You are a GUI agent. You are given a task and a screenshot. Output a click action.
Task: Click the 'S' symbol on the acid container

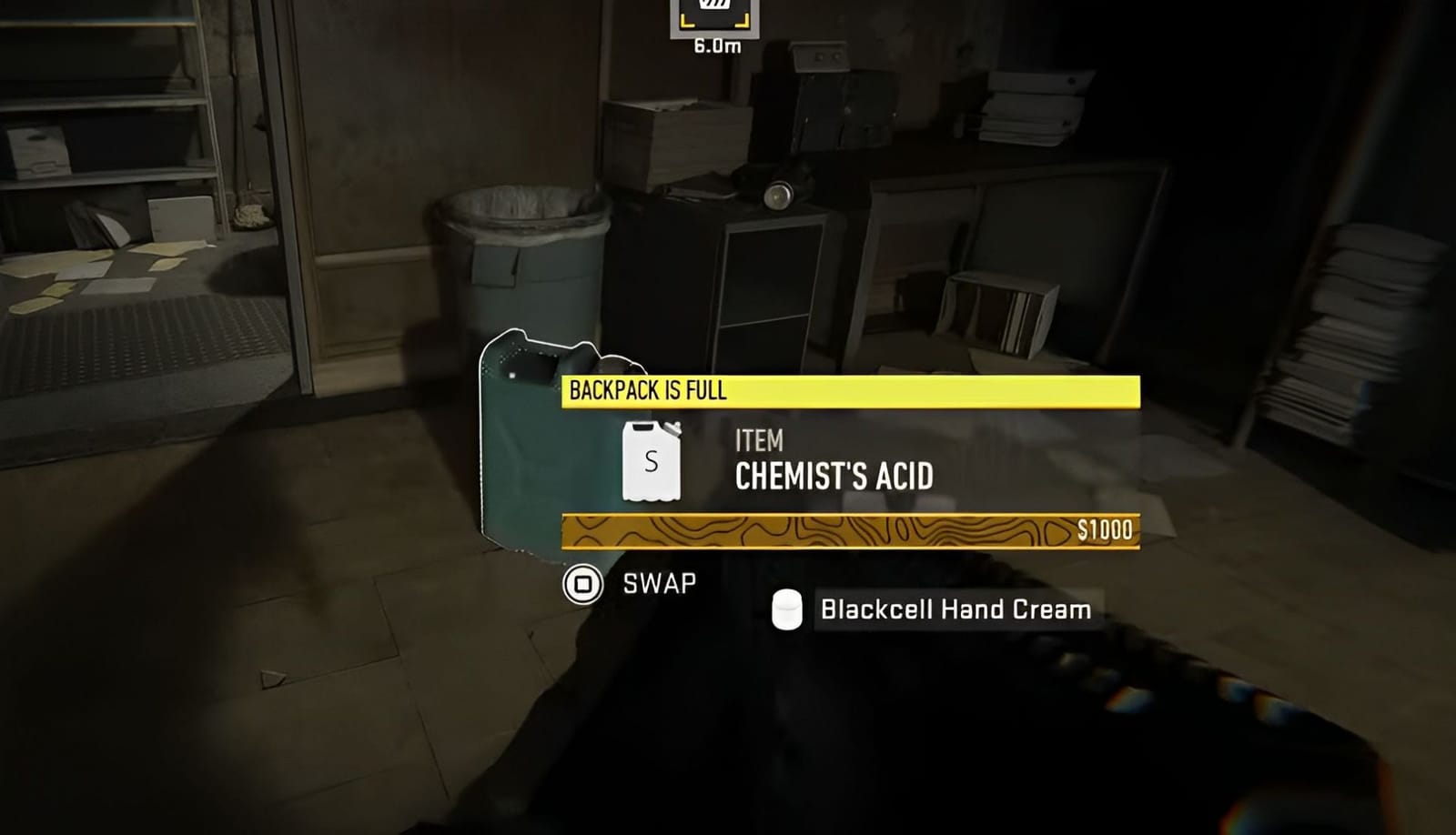[x=649, y=464]
